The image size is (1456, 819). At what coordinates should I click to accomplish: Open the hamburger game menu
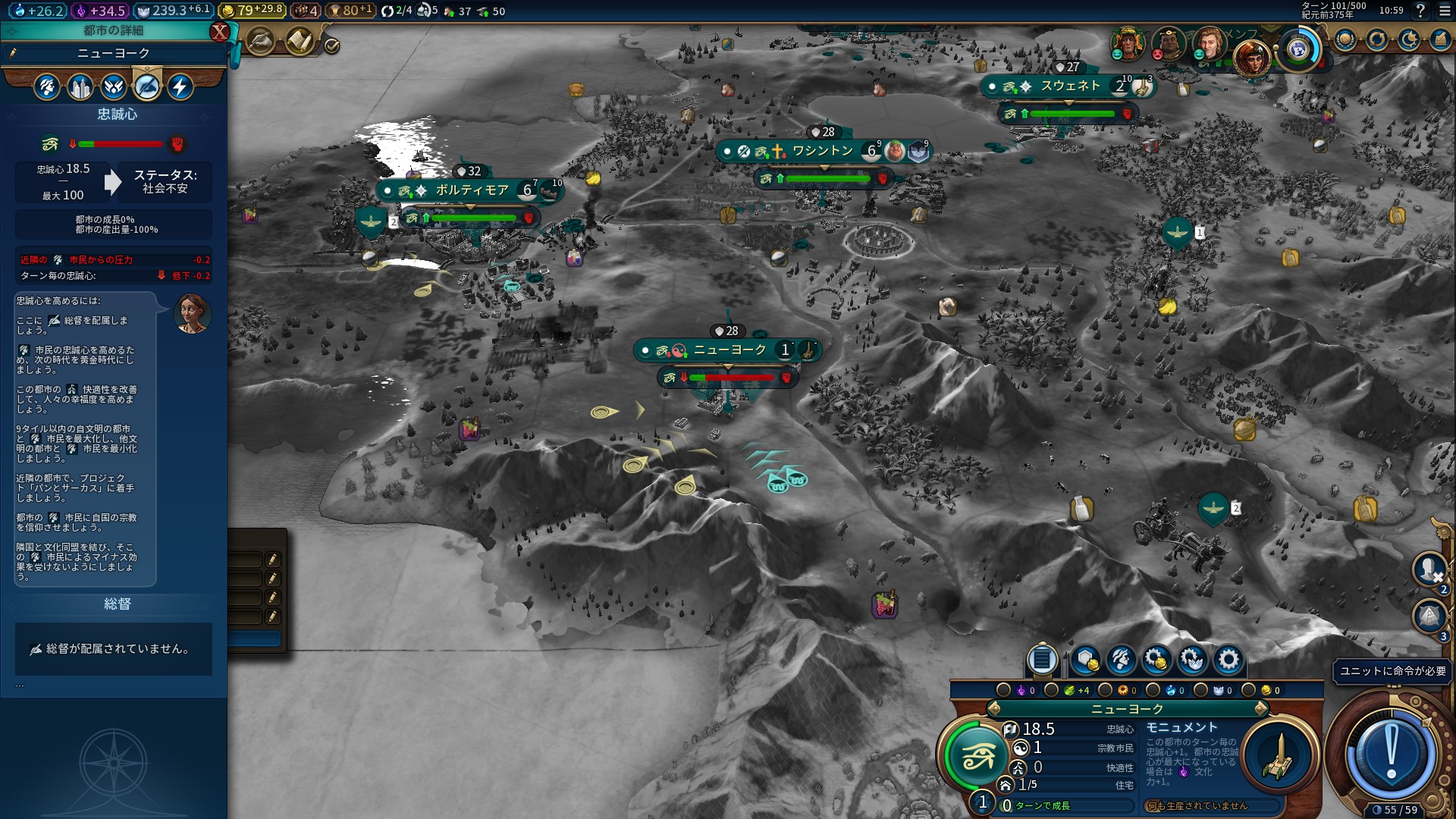pyautogui.click(x=1442, y=11)
